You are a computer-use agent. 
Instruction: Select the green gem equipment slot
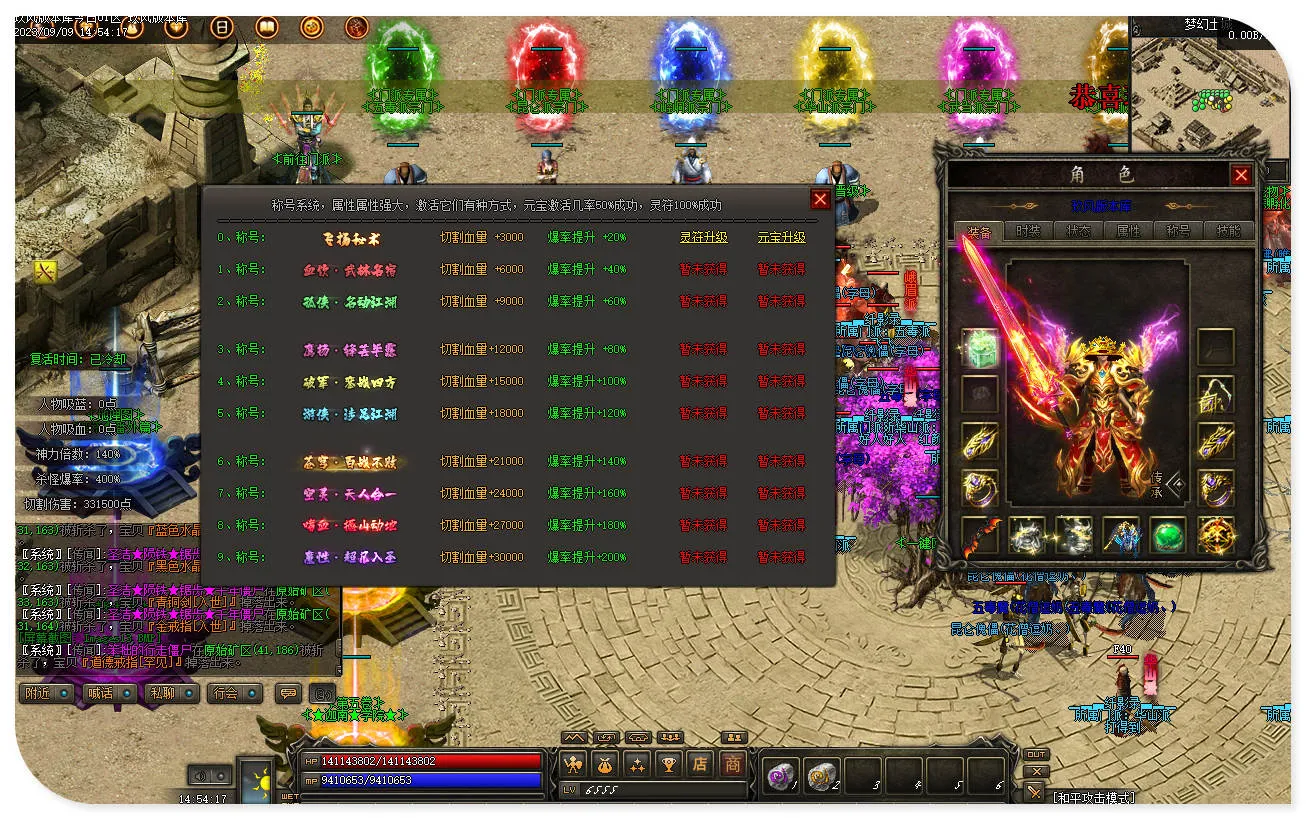pyautogui.click(x=1167, y=535)
